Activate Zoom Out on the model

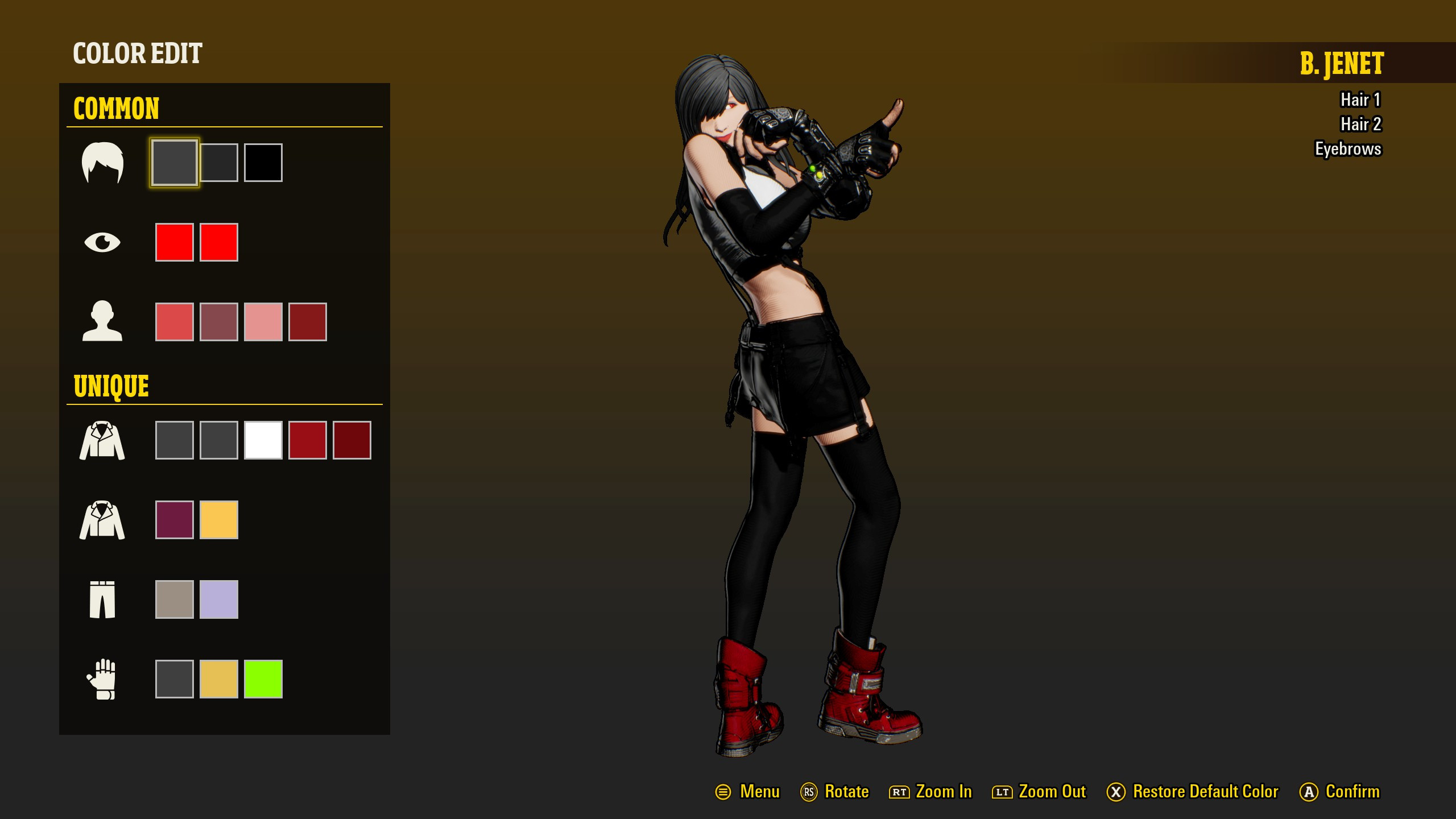pos(1053,791)
